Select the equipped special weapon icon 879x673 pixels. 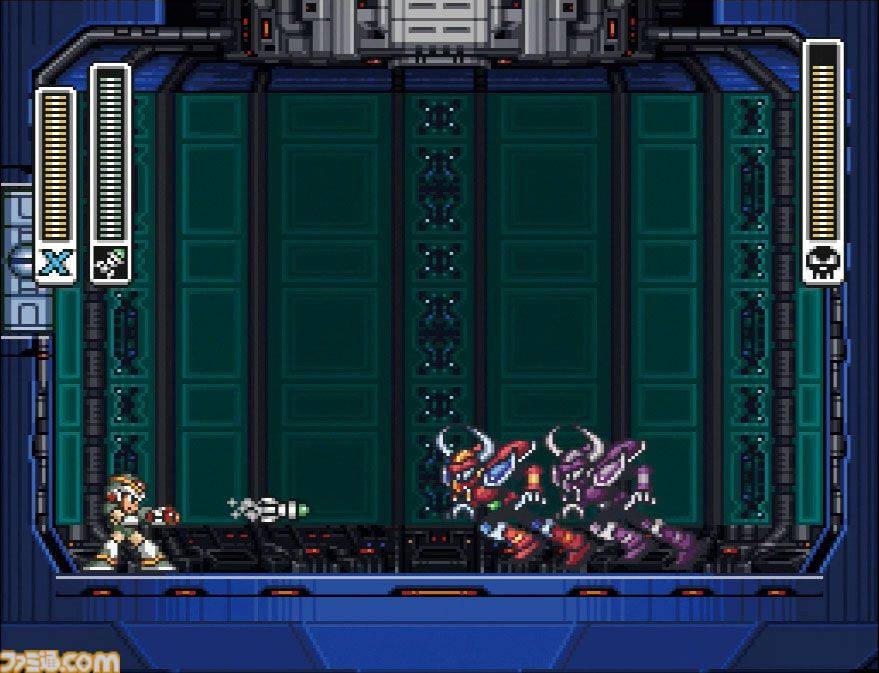tap(108, 264)
